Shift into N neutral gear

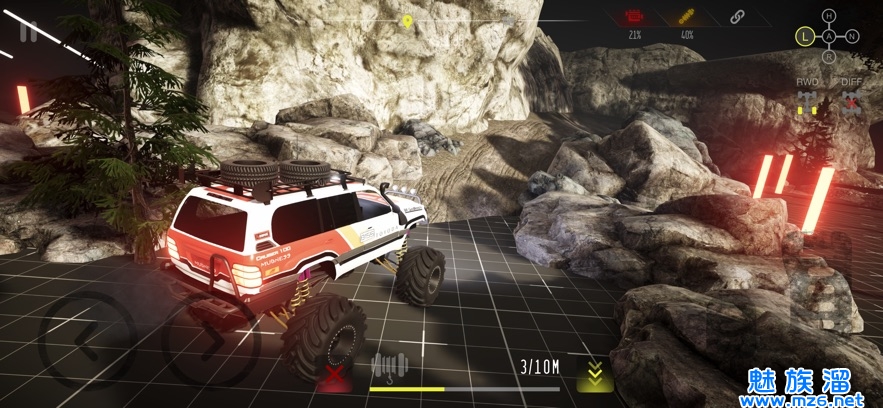pyautogui.click(x=852, y=37)
